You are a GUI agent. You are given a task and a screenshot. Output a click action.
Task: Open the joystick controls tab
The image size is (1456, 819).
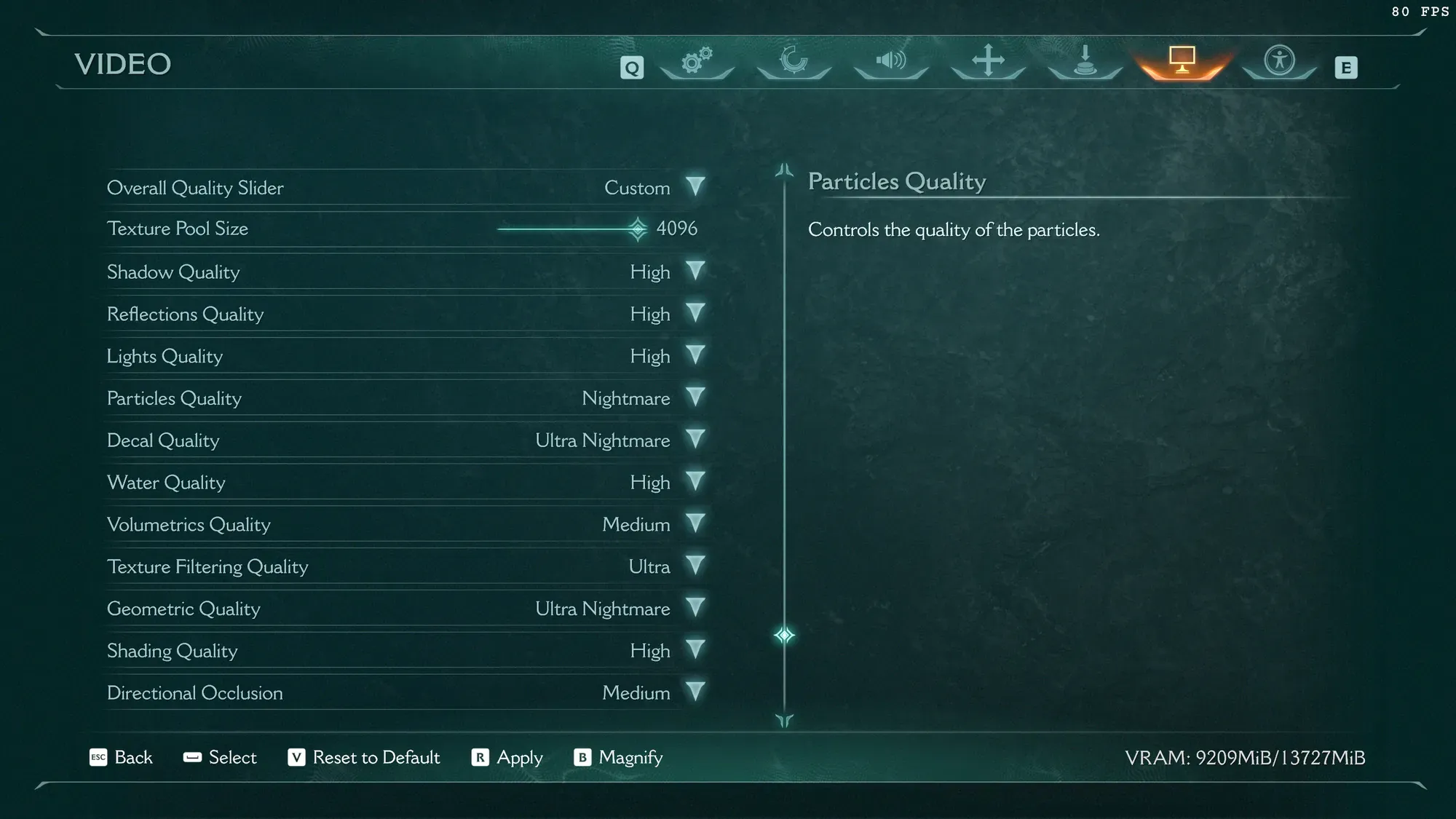click(1085, 61)
